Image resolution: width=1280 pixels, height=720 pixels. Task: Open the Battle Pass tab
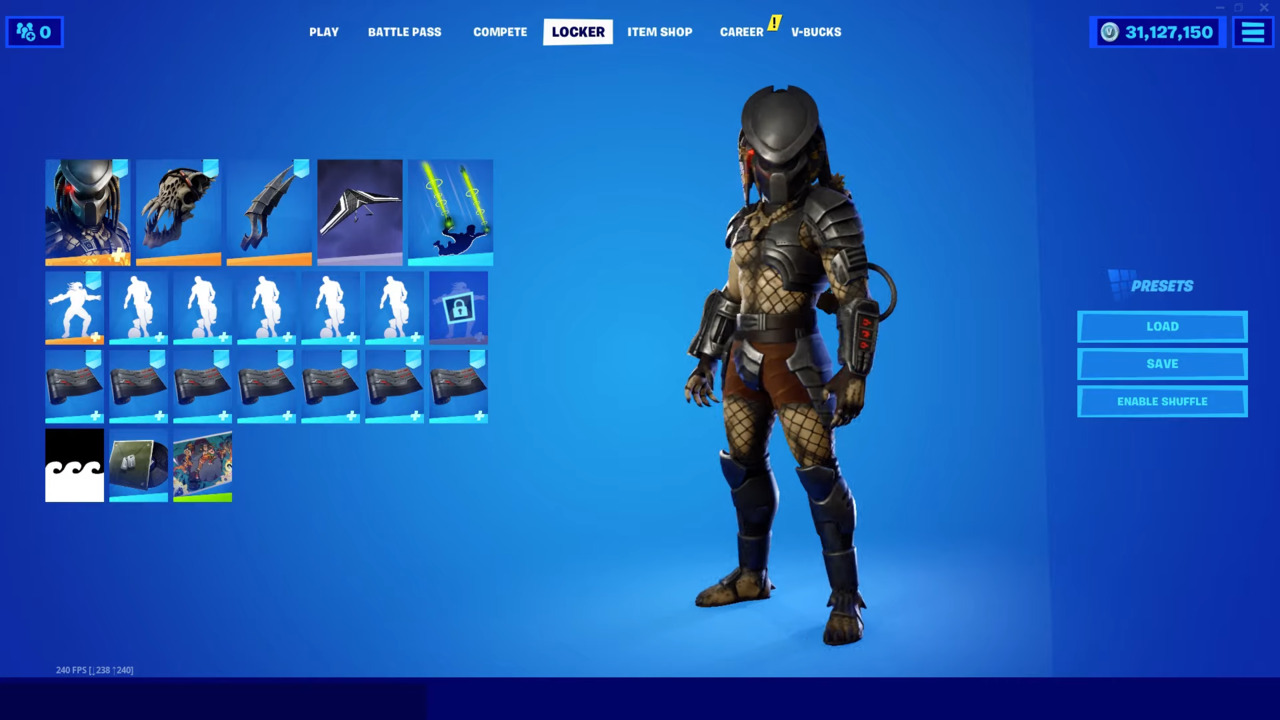[x=404, y=31]
